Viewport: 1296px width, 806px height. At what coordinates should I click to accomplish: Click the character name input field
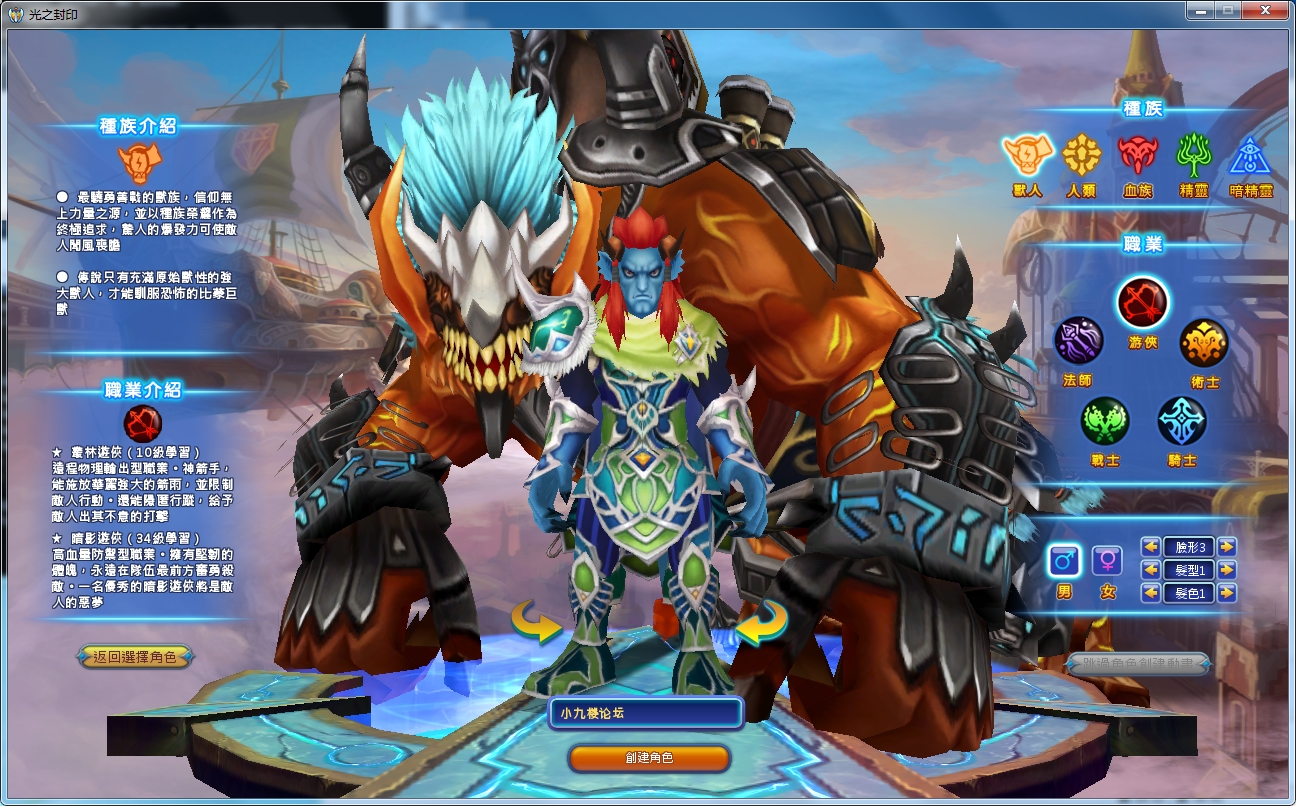pos(646,713)
